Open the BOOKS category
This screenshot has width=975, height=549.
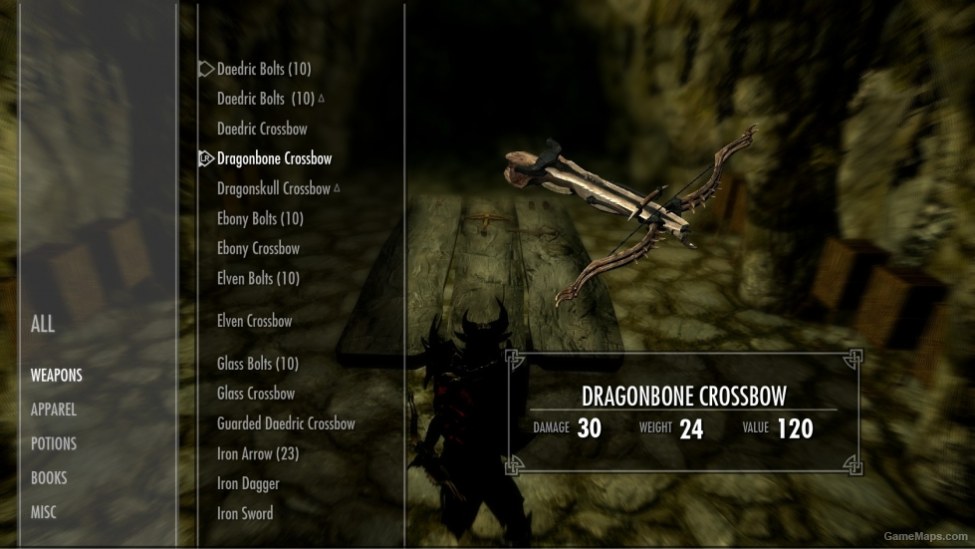click(49, 478)
